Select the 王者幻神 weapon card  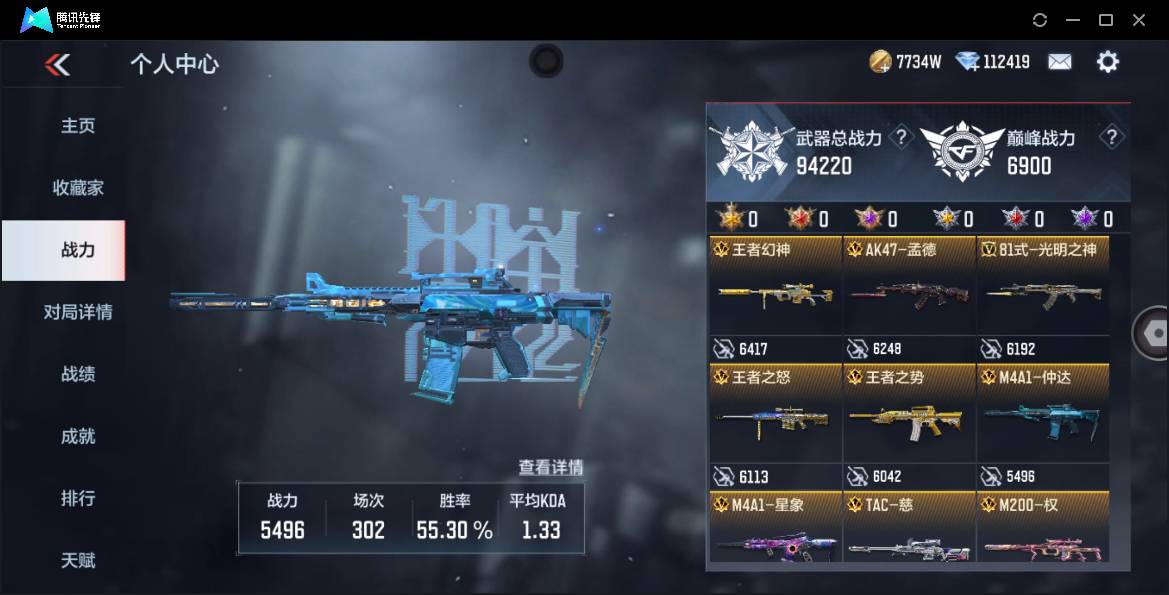(775, 296)
